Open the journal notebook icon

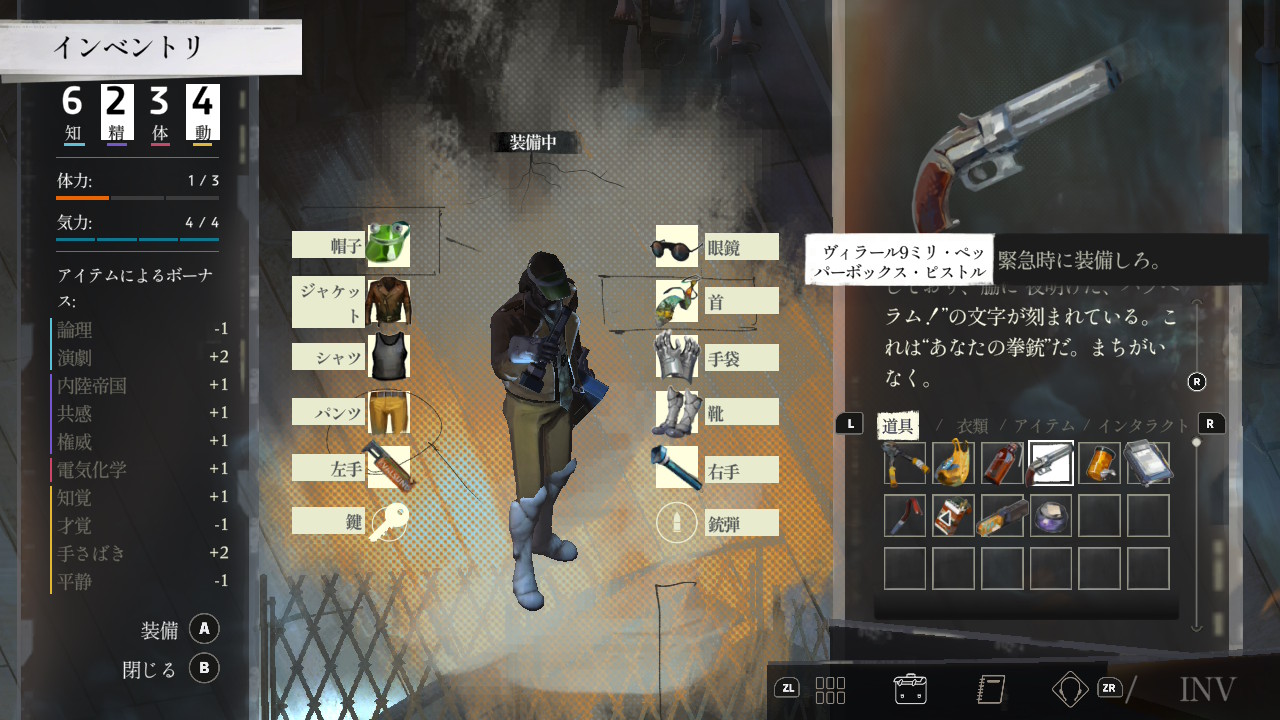pyautogui.click(x=991, y=688)
